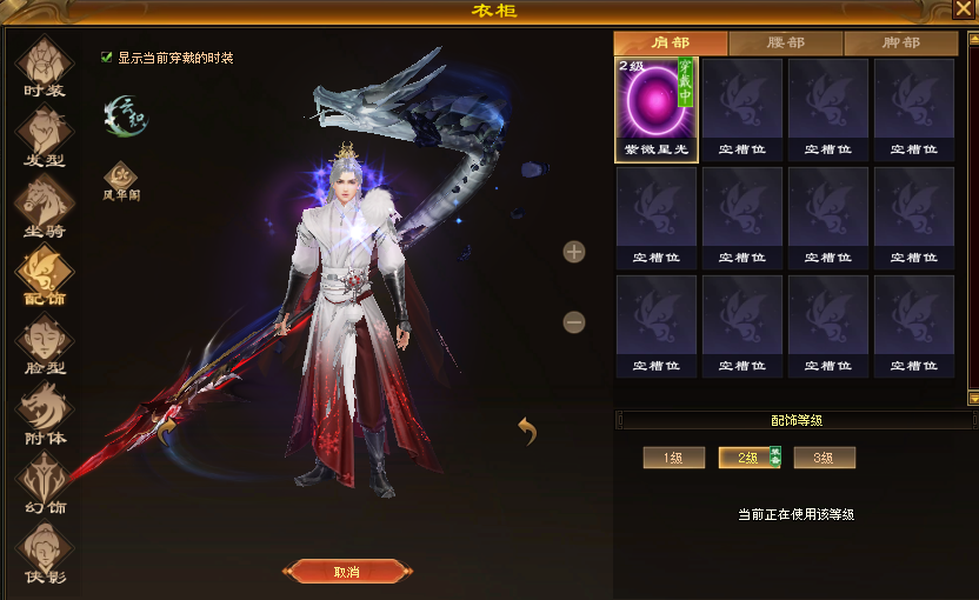Toggle 显示当前穿戴的时装 checkbox
The image size is (979, 600).
click(x=107, y=58)
